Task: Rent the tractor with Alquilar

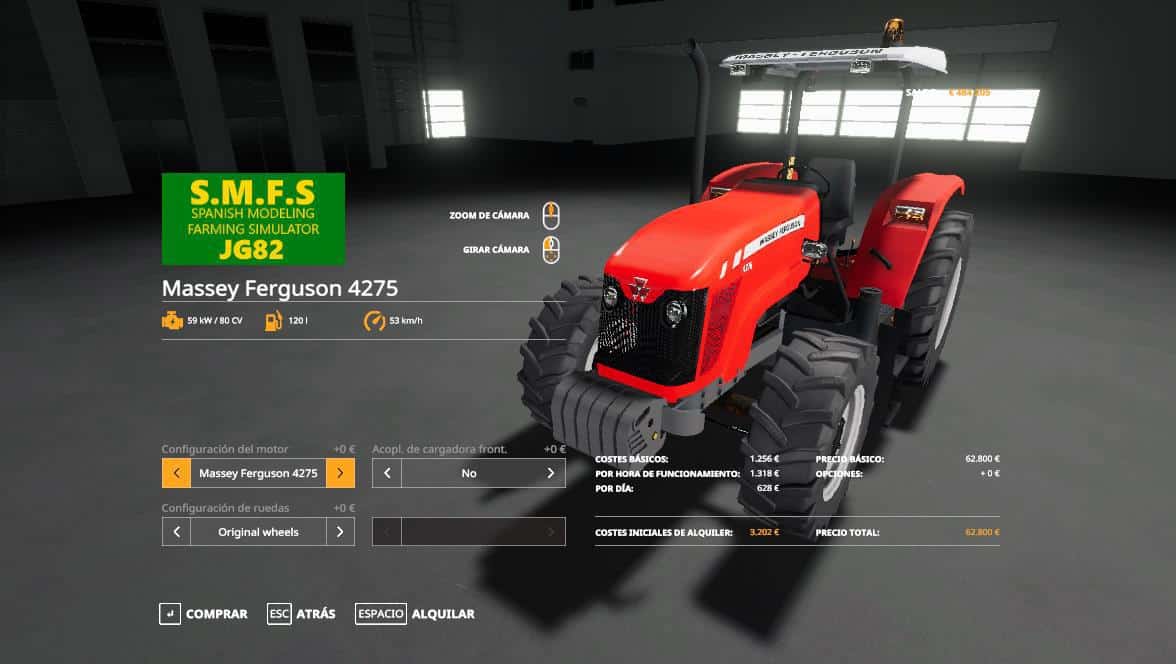Action: click(415, 614)
